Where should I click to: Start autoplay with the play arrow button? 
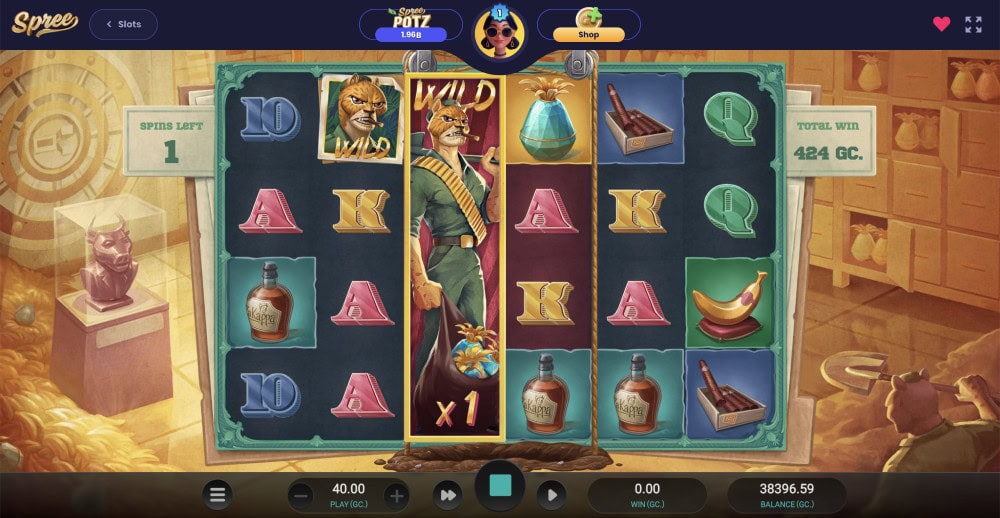(551, 495)
